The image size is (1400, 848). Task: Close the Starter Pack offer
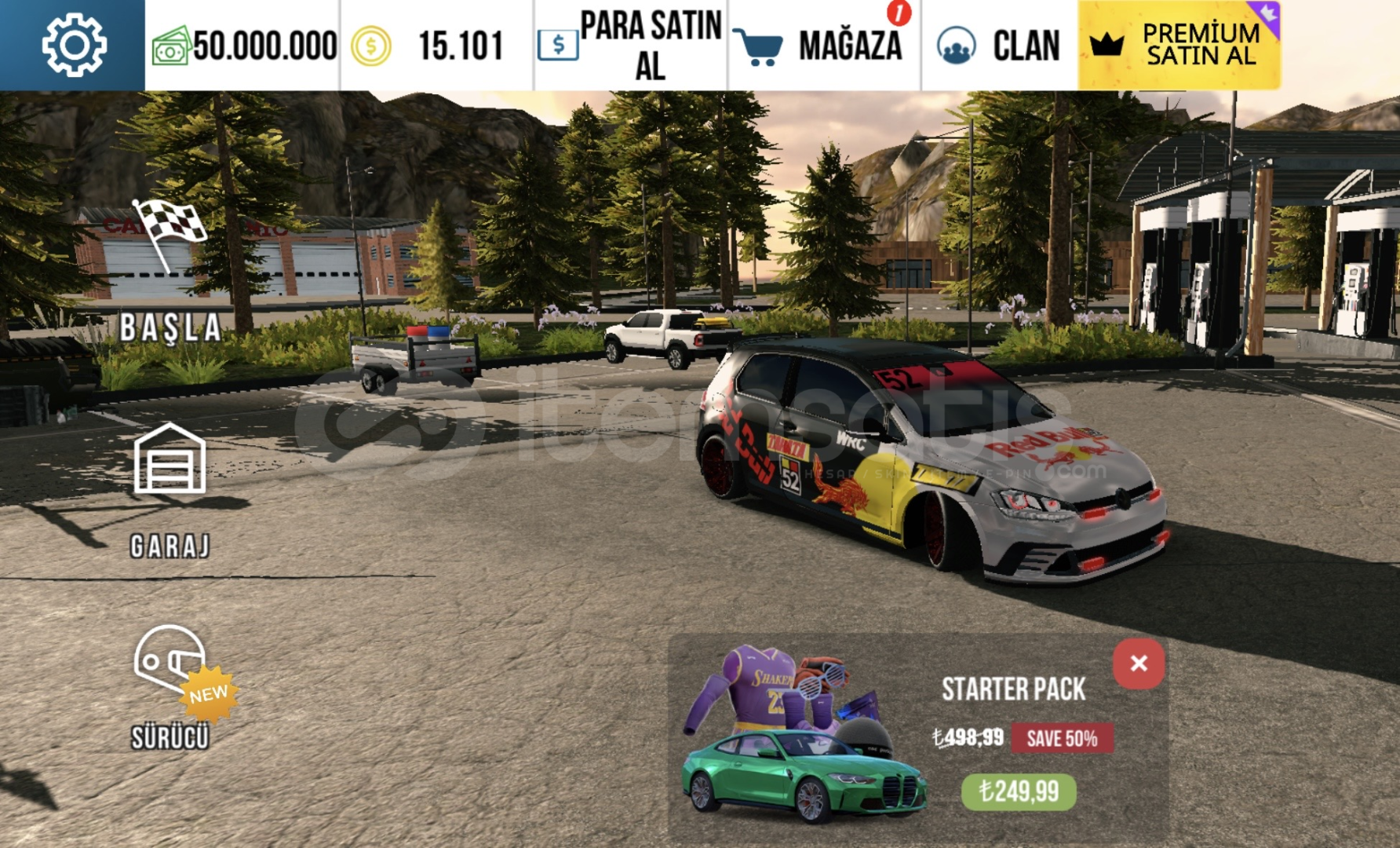pos(1138,663)
